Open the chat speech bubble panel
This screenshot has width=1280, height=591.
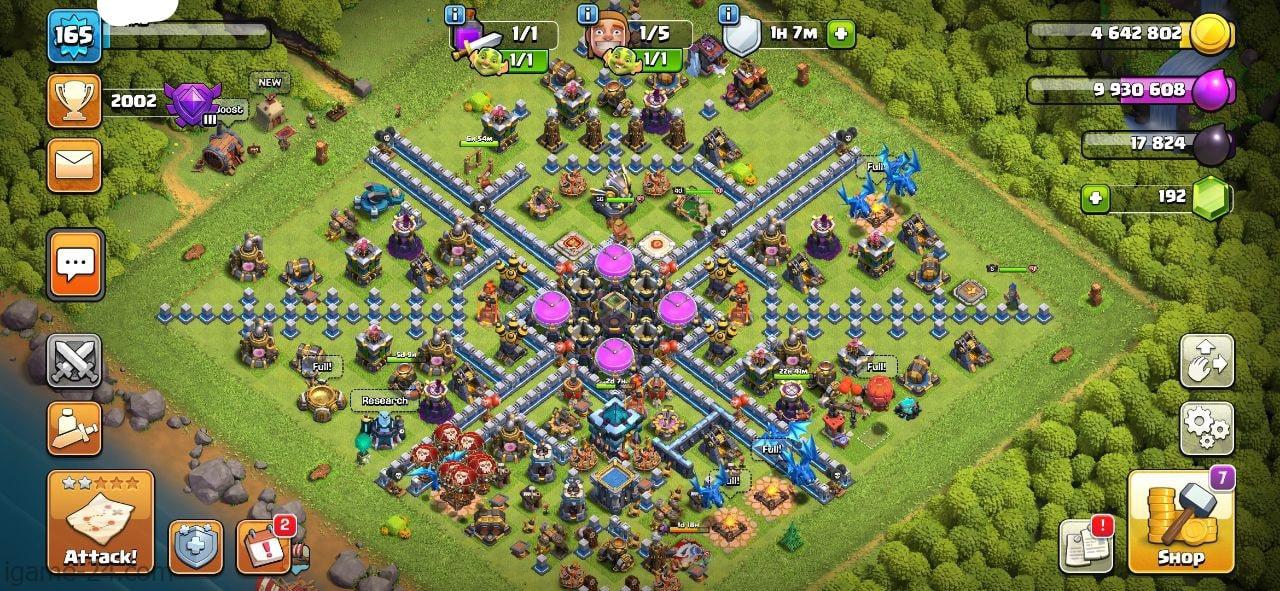74,264
